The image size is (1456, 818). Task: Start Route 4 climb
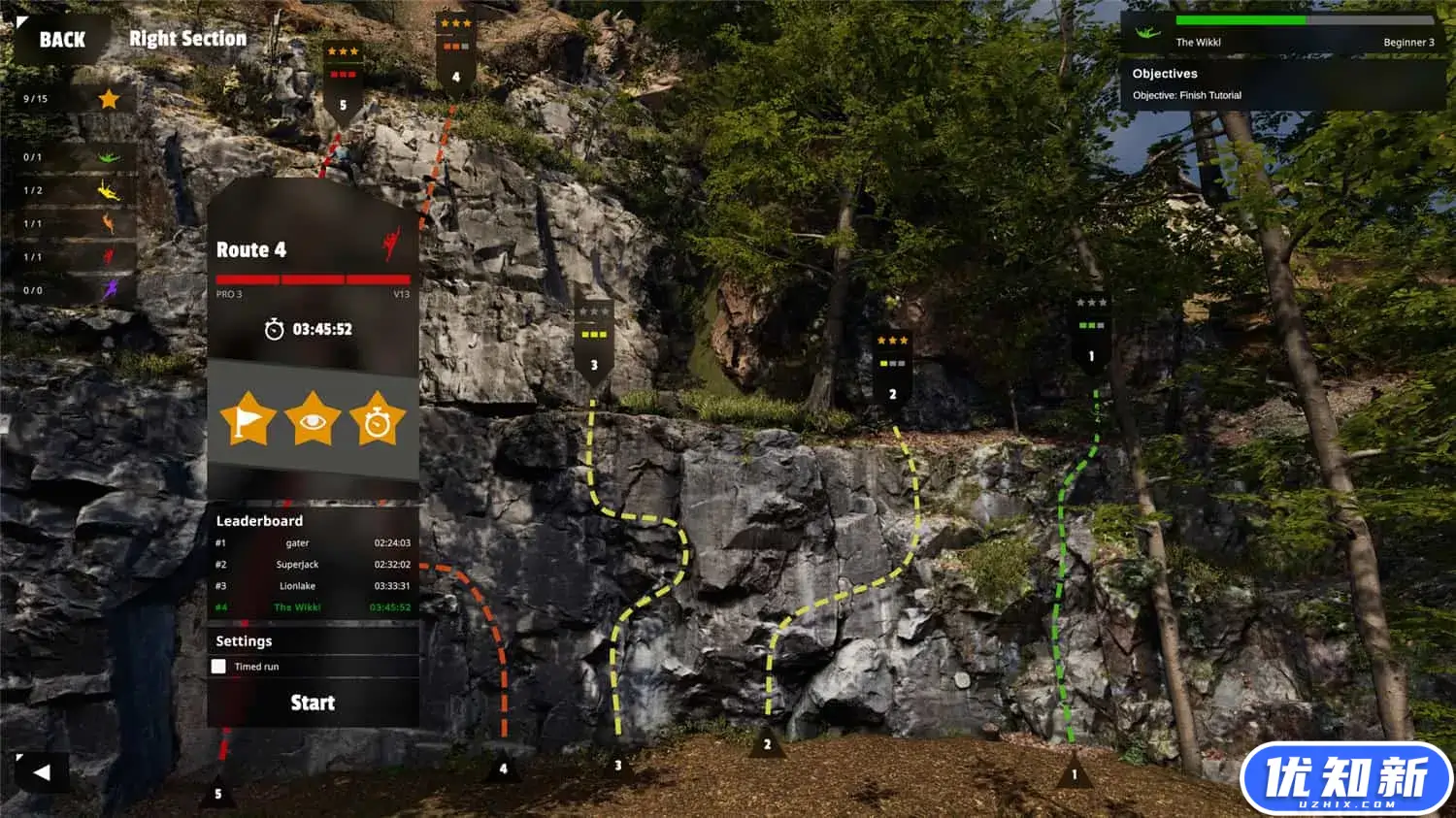313,703
